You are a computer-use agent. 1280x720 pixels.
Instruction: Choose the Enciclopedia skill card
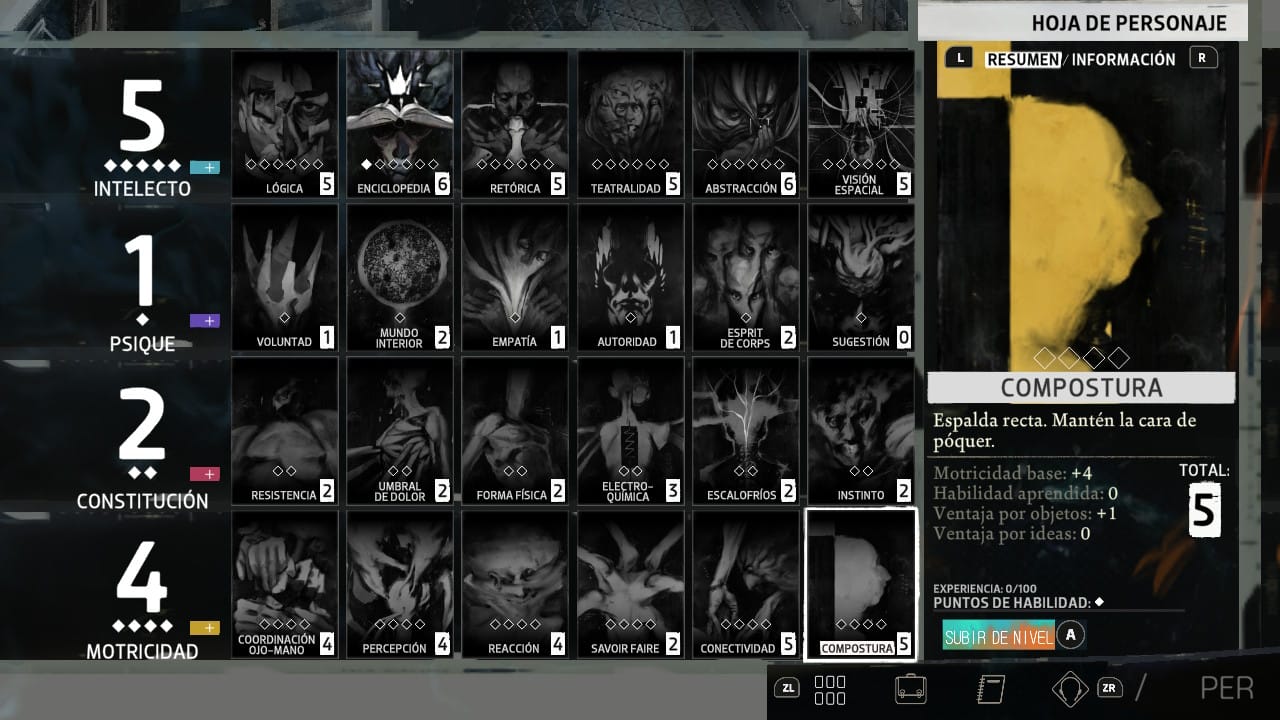pyautogui.click(x=400, y=124)
